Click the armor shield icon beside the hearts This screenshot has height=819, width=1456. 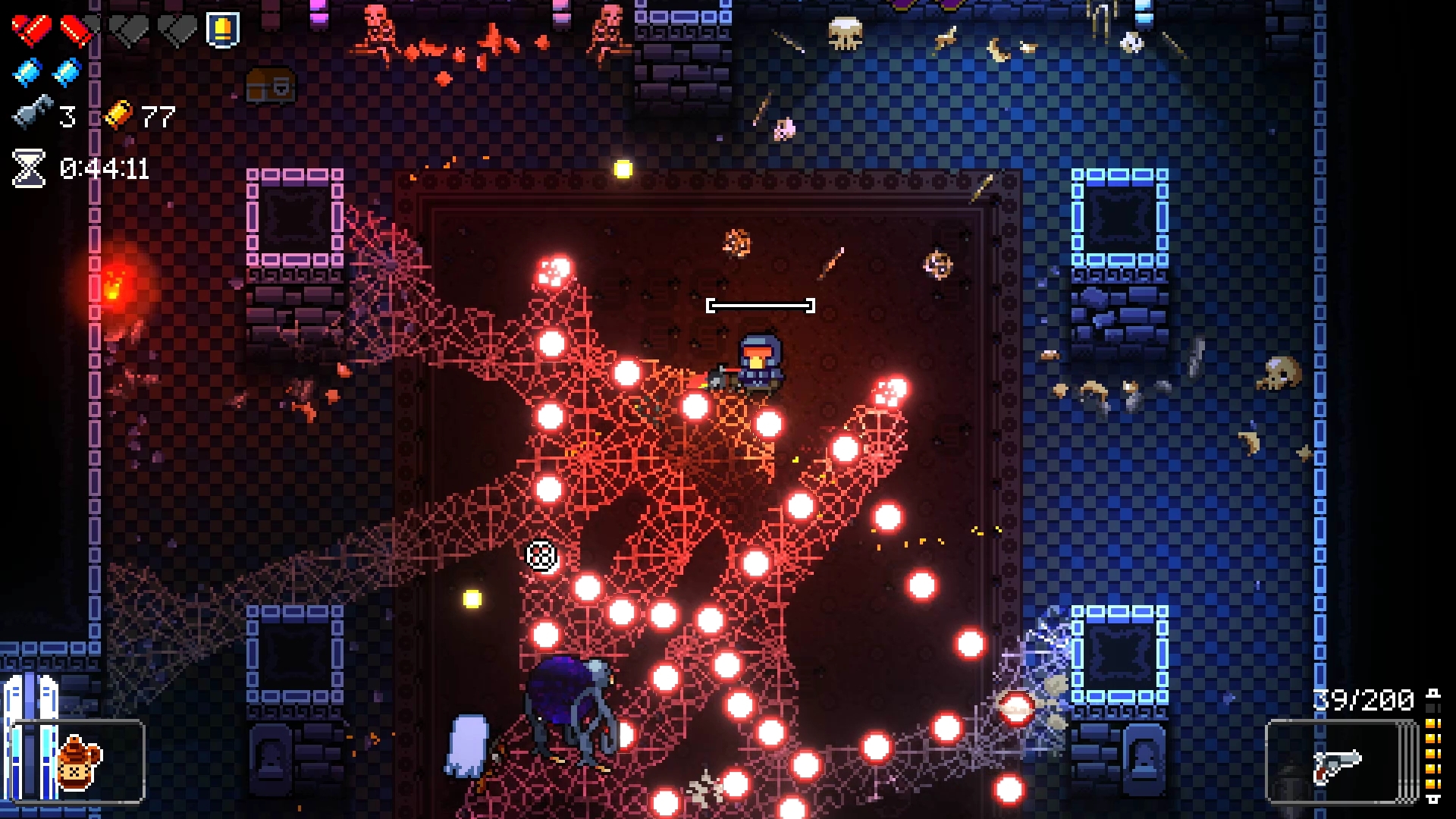(223, 30)
